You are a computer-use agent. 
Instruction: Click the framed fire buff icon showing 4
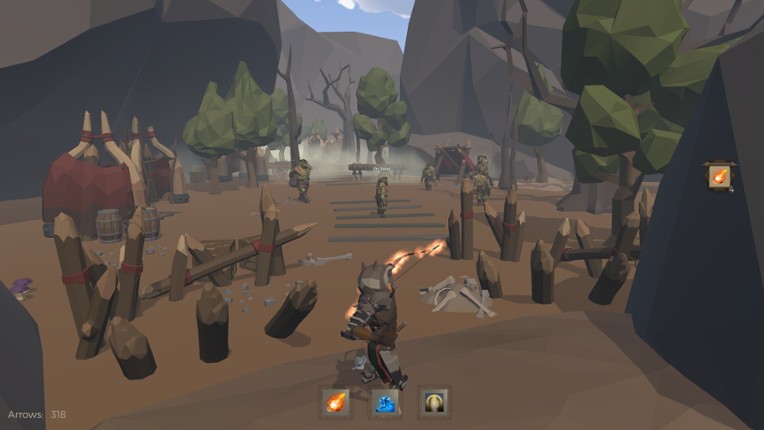tap(719, 177)
